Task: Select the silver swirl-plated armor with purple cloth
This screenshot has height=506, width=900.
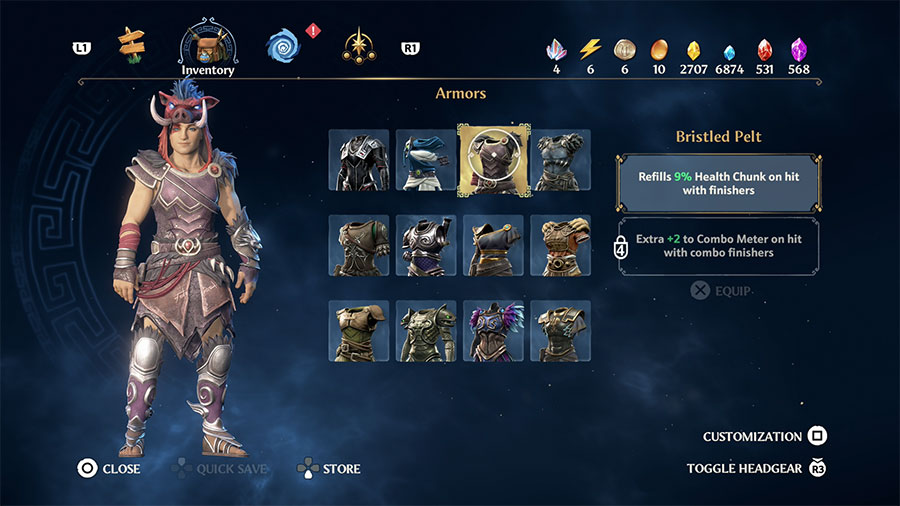Action: coord(426,245)
